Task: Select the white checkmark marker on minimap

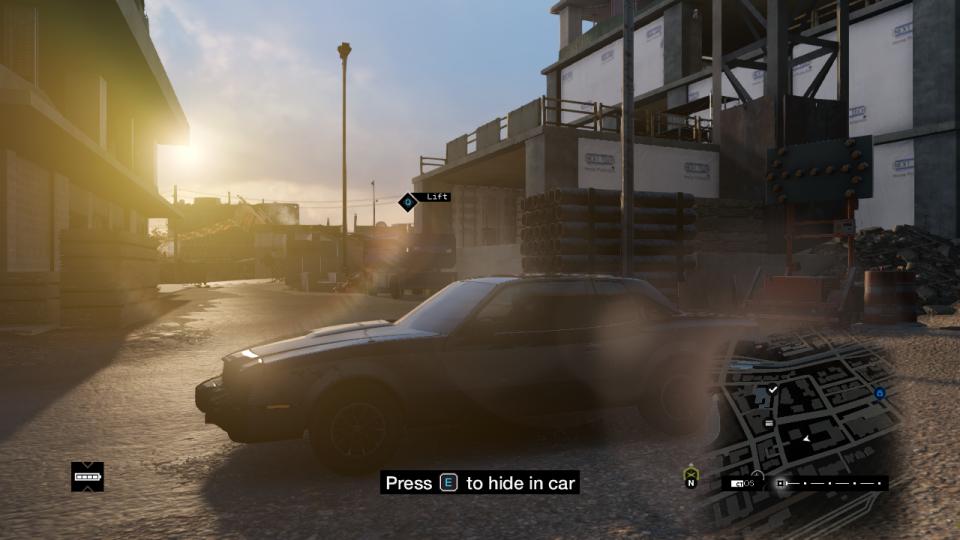Action: (773, 389)
